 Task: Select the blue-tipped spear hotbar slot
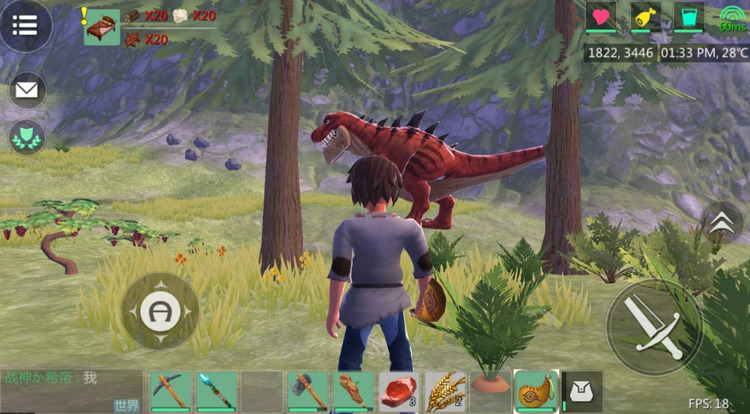click(x=216, y=391)
